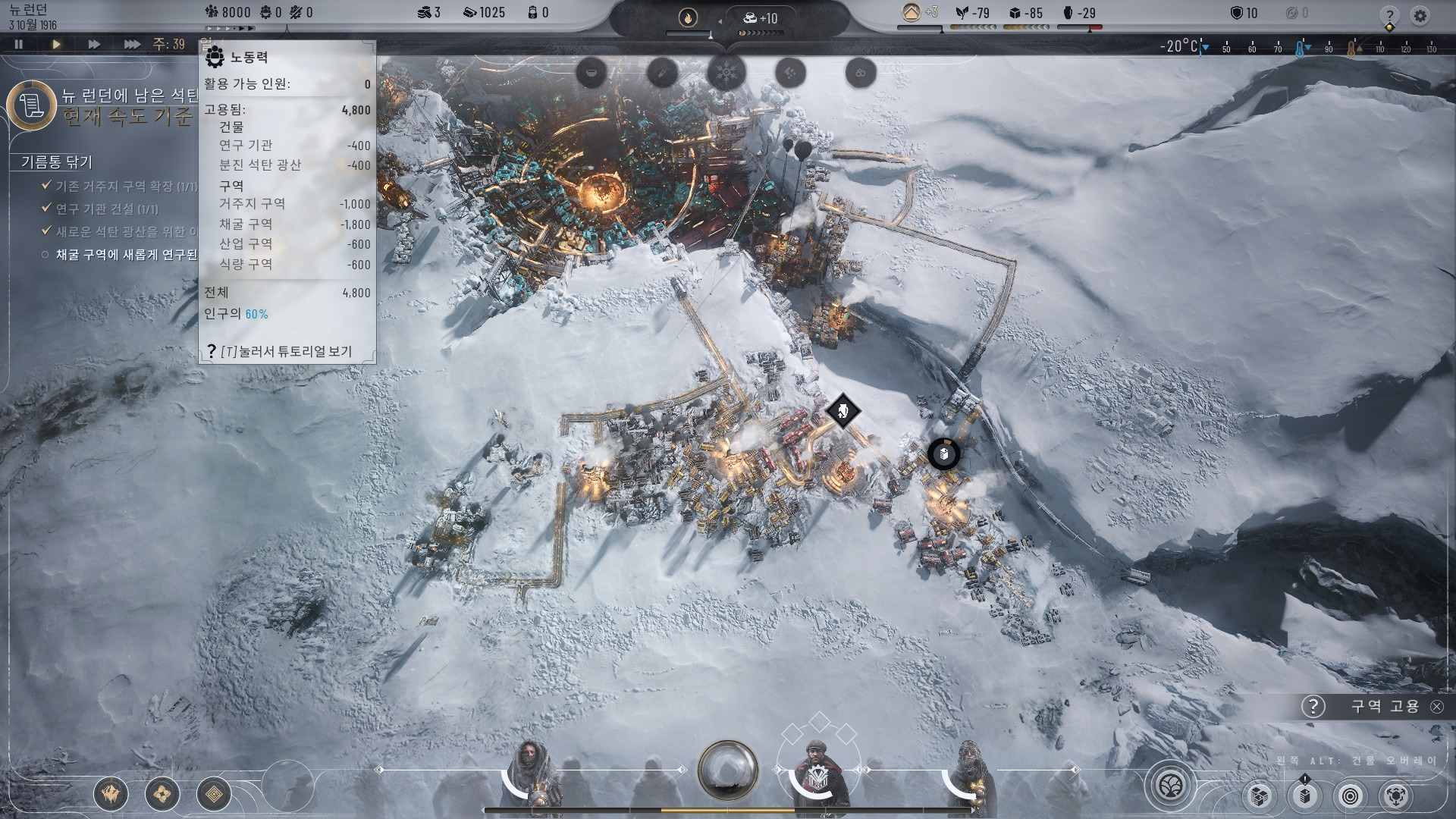The height and width of the screenshot is (819, 1456).
Task: Open the idea tree leaf button
Action: 1171,785
